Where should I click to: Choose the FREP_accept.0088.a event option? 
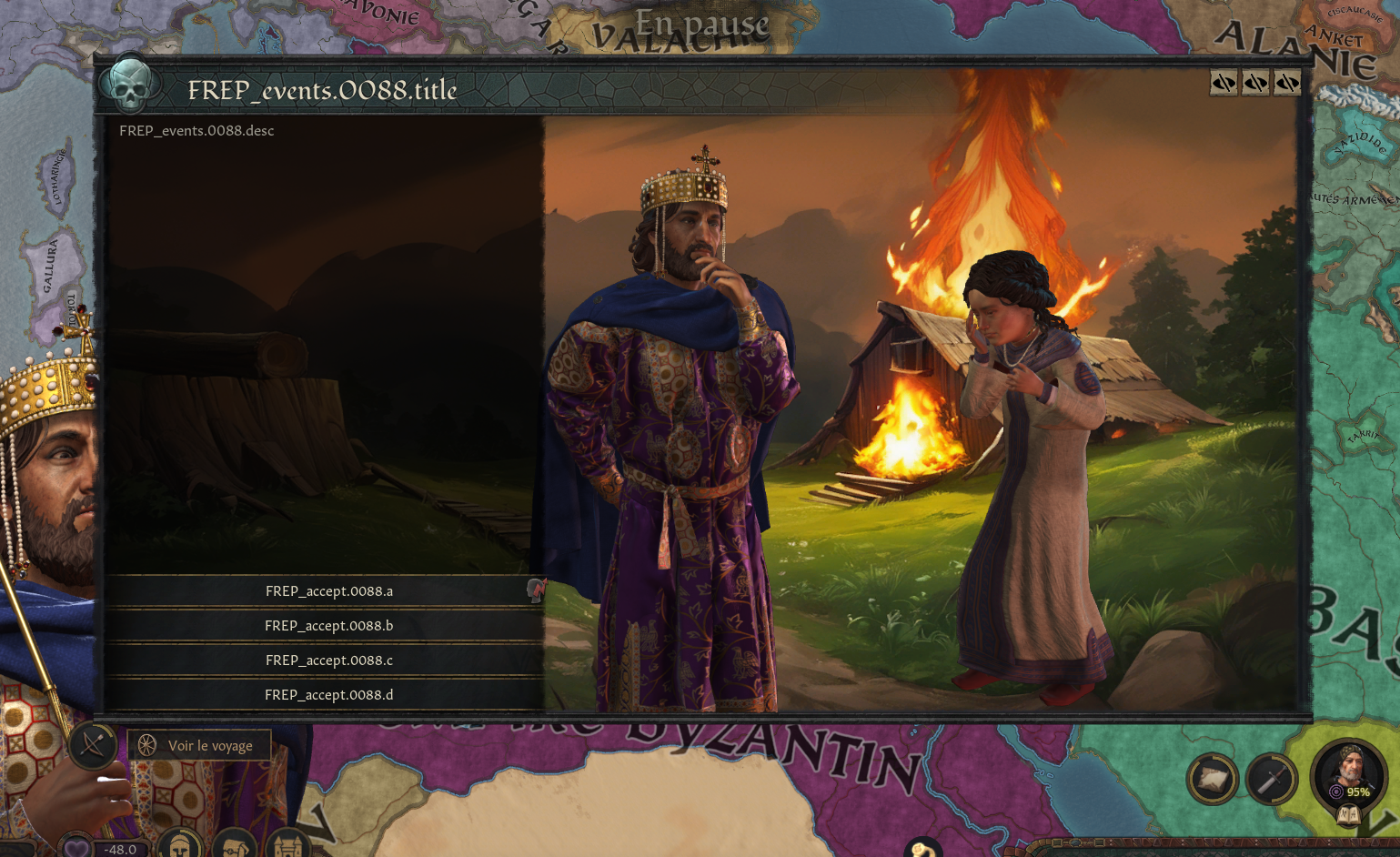[328, 591]
